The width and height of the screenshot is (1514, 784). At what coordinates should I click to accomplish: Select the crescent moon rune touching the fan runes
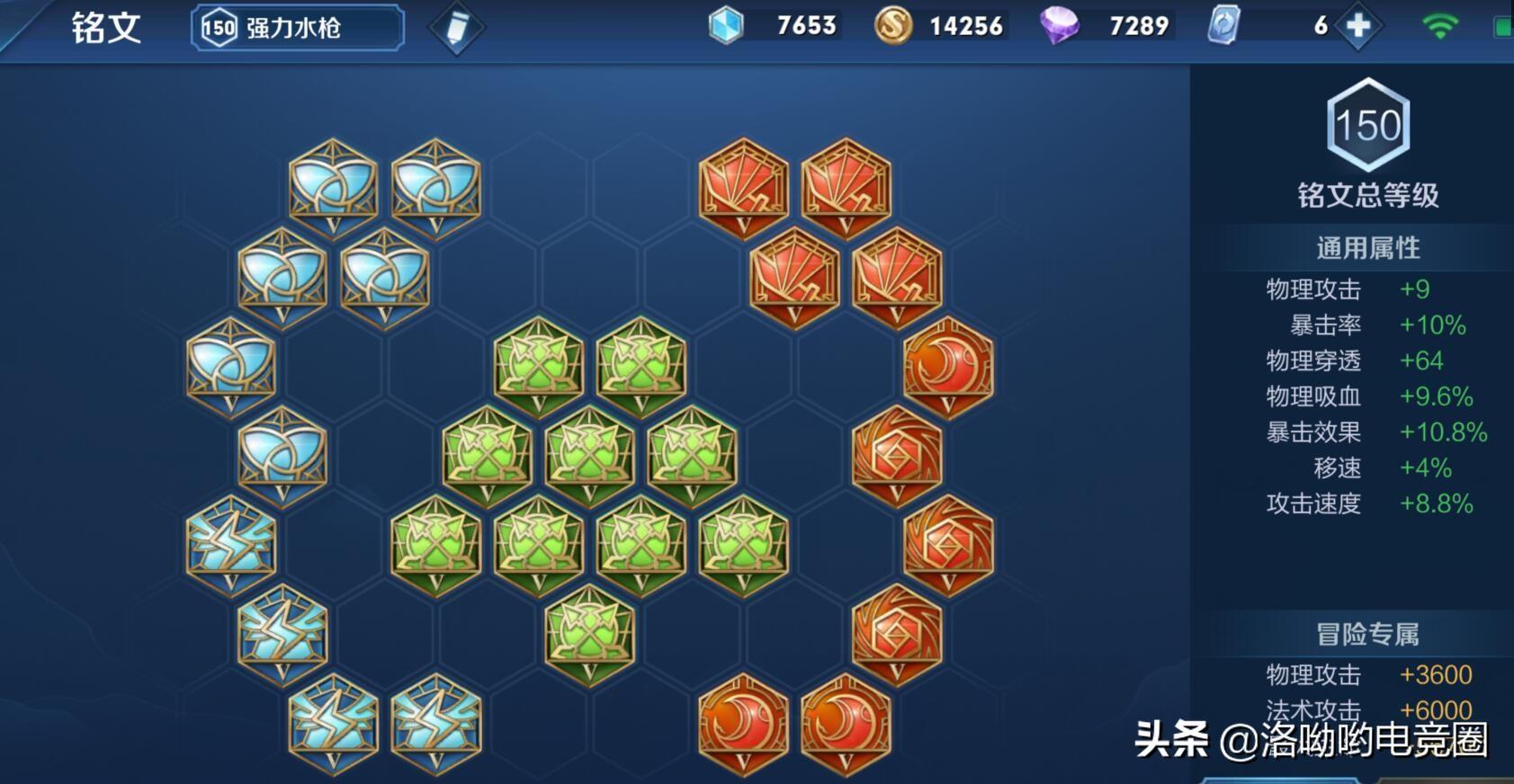click(x=947, y=368)
